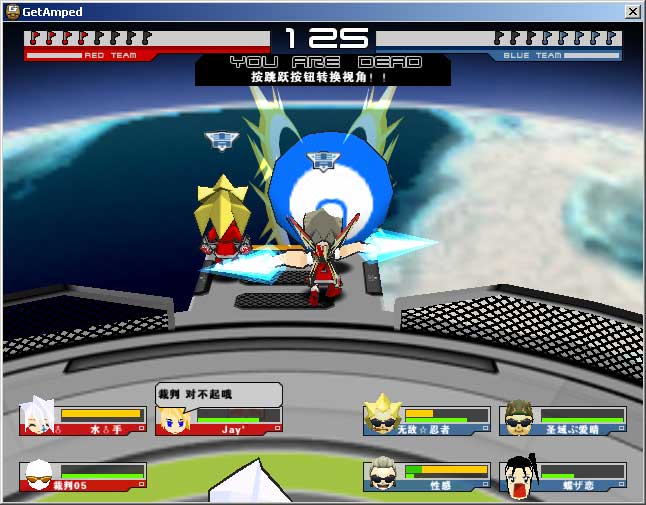
Task: Select blue team player 无敌☆忍者
Action: [427, 420]
